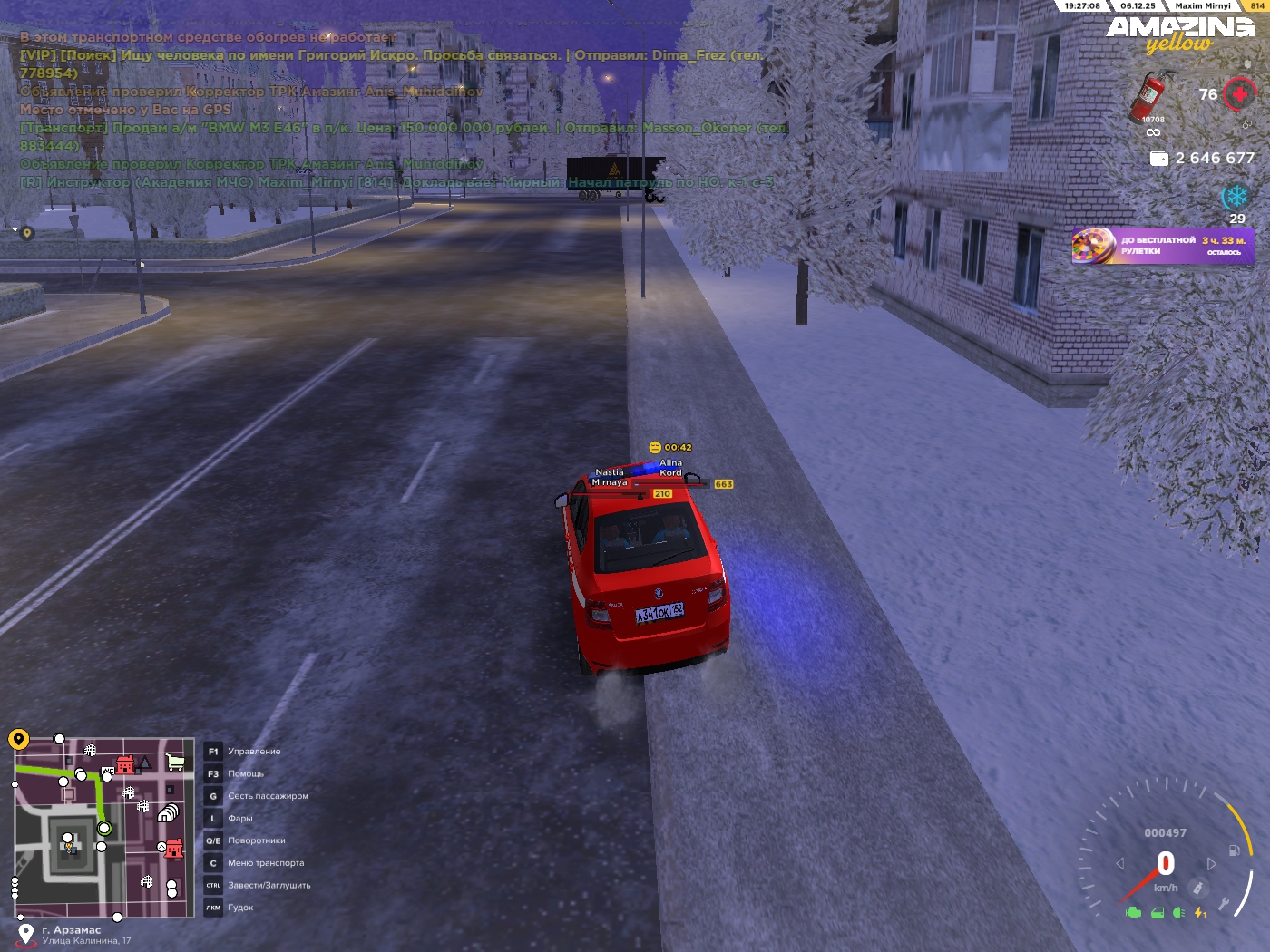The width and height of the screenshot is (1270, 952).
Task: Select the fire extinguisher weapon icon
Action: click(1150, 95)
